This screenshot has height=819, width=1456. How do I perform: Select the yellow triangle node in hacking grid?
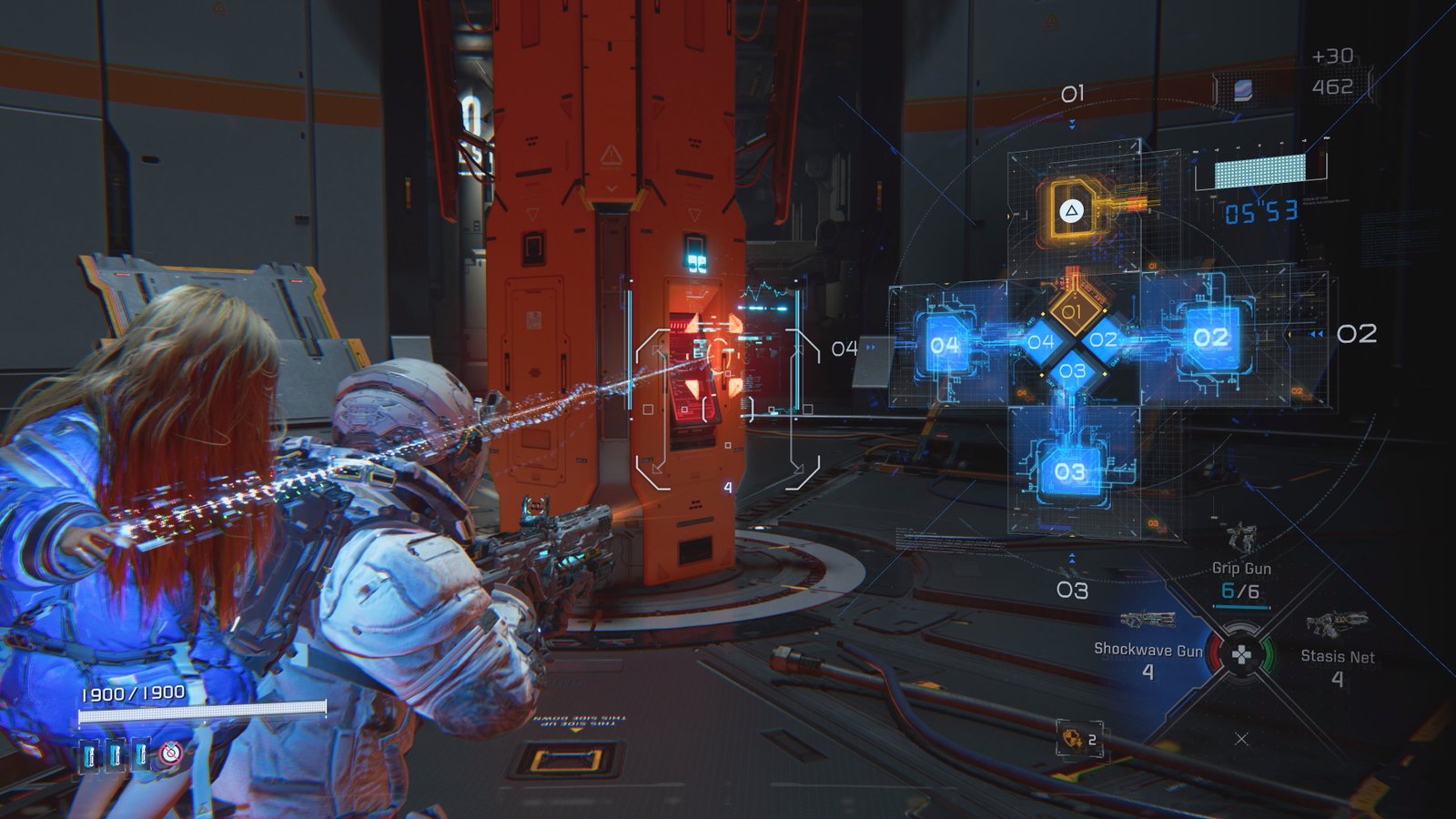(1072, 211)
